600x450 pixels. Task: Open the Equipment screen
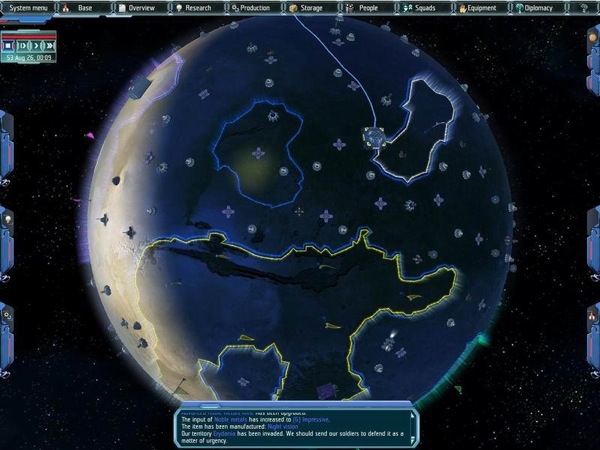coord(478,7)
